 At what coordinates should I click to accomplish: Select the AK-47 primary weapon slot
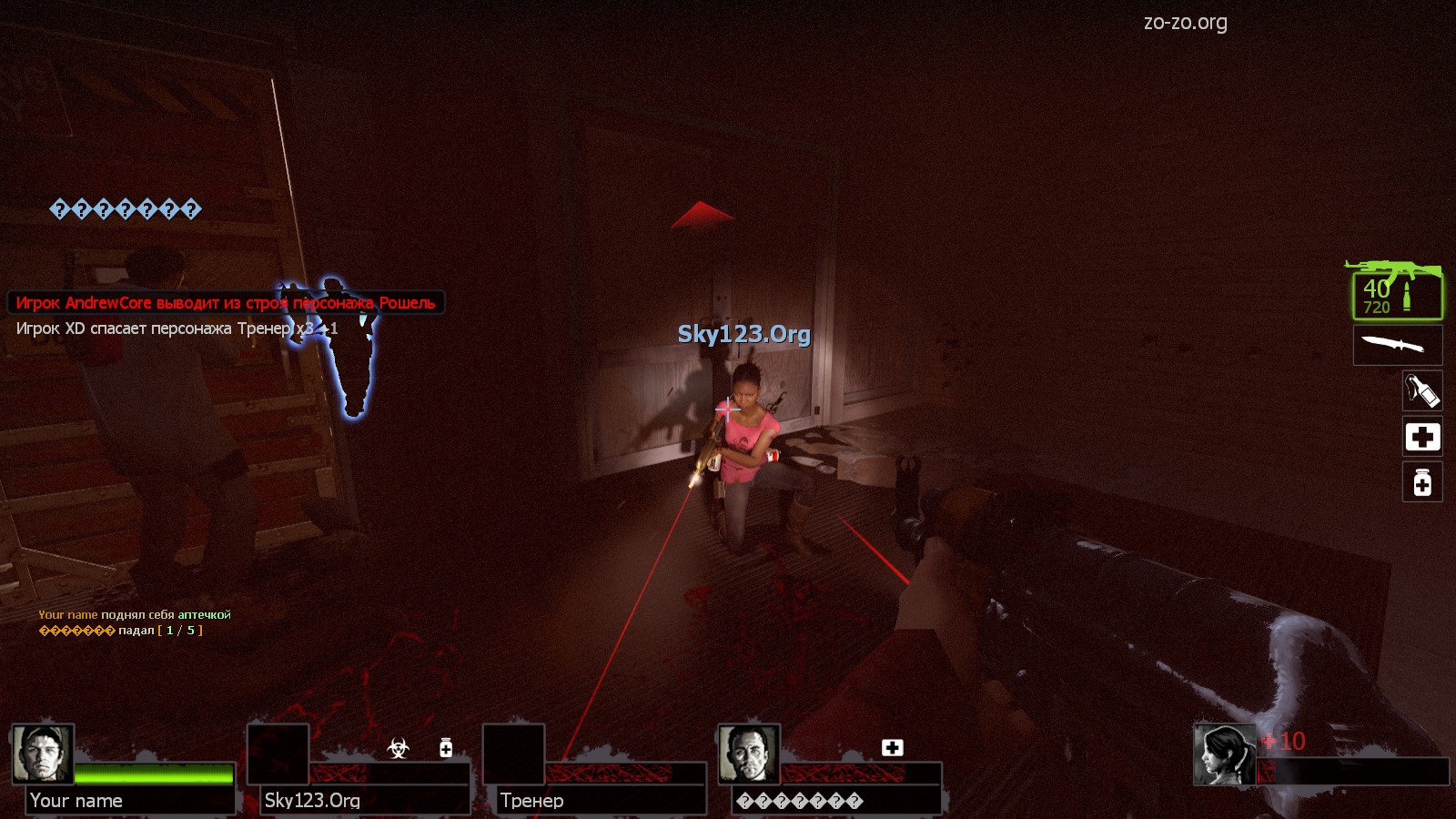(x=1397, y=291)
